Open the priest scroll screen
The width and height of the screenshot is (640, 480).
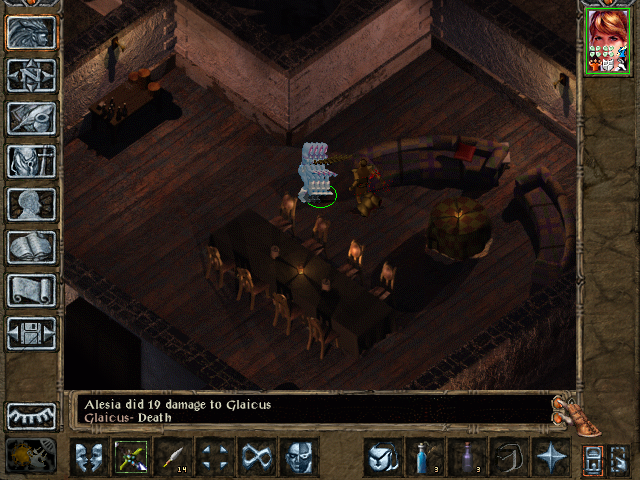[32, 290]
